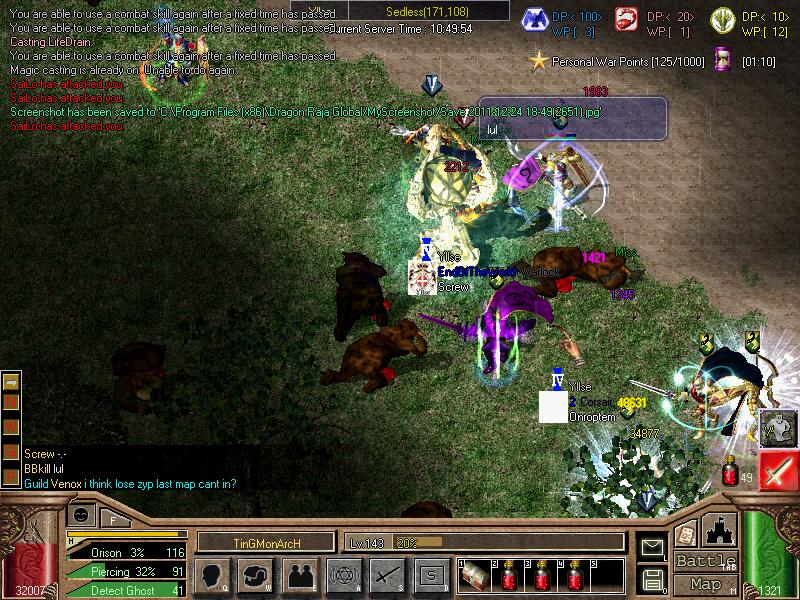
Task: Toggle the N chat filter button
Action: tap(12, 402)
